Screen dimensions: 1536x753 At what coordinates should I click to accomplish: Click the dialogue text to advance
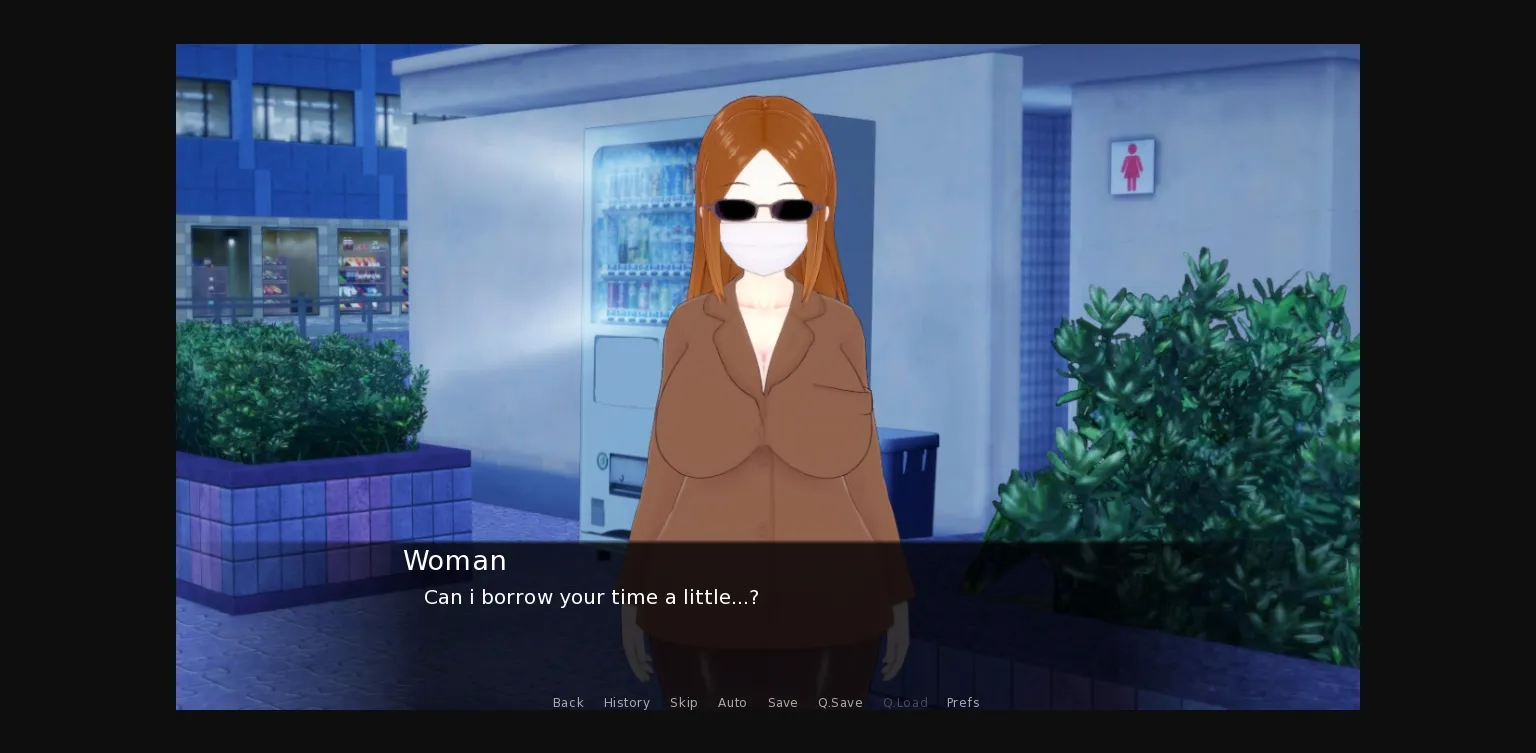point(590,597)
